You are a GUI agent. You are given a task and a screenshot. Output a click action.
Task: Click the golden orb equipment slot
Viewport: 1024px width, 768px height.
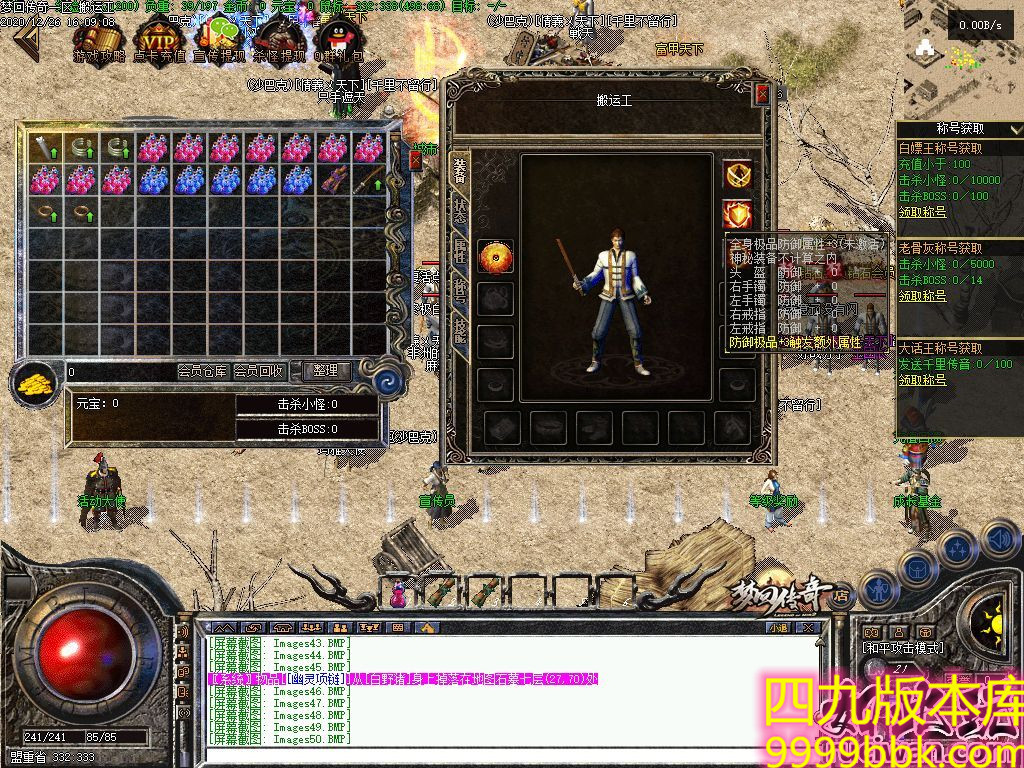(495, 257)
